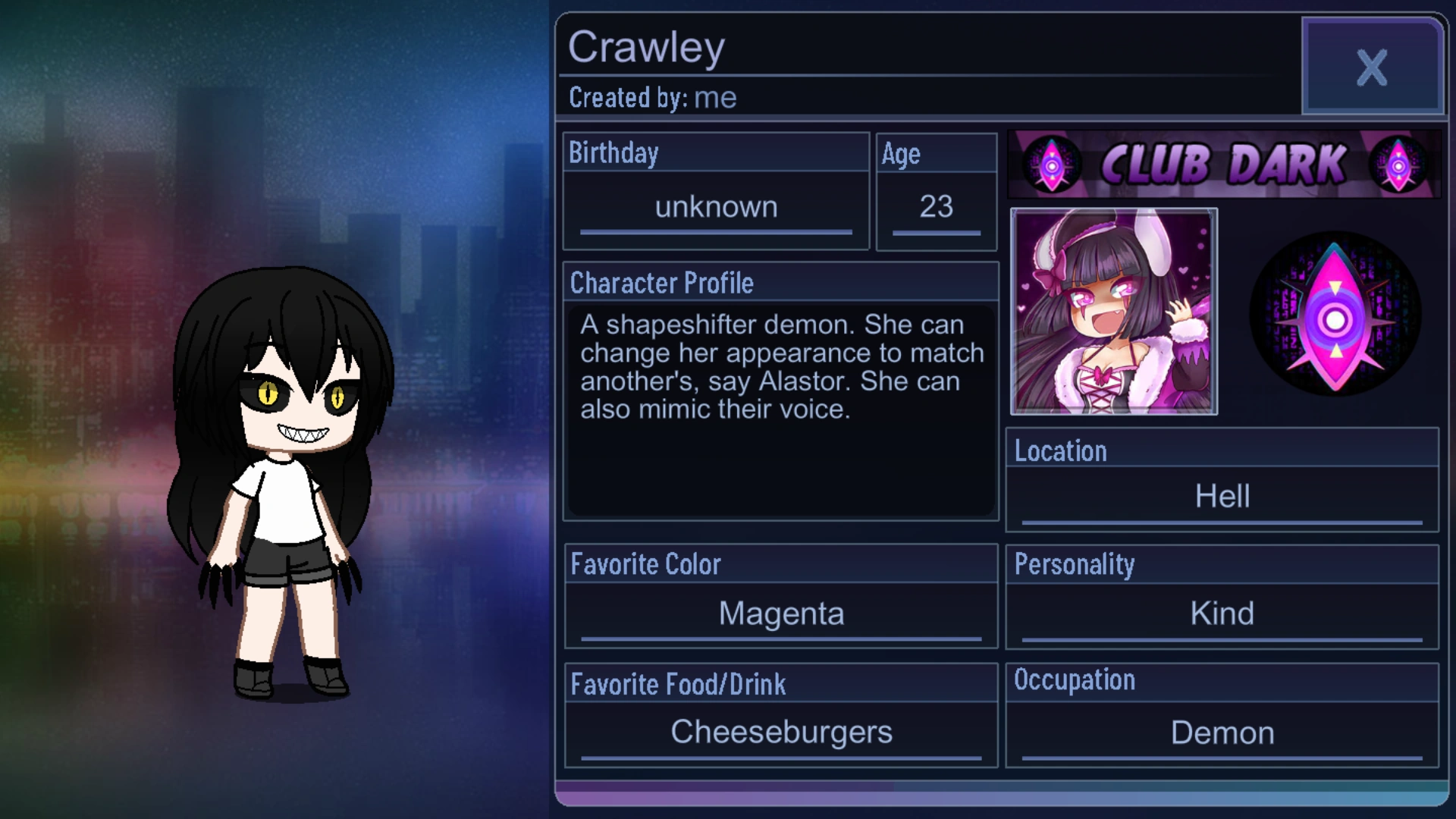Click Favorite Food/Drink value Cheeseburgers
Viewport: 1456px width, 819px height.
point(780,732)
